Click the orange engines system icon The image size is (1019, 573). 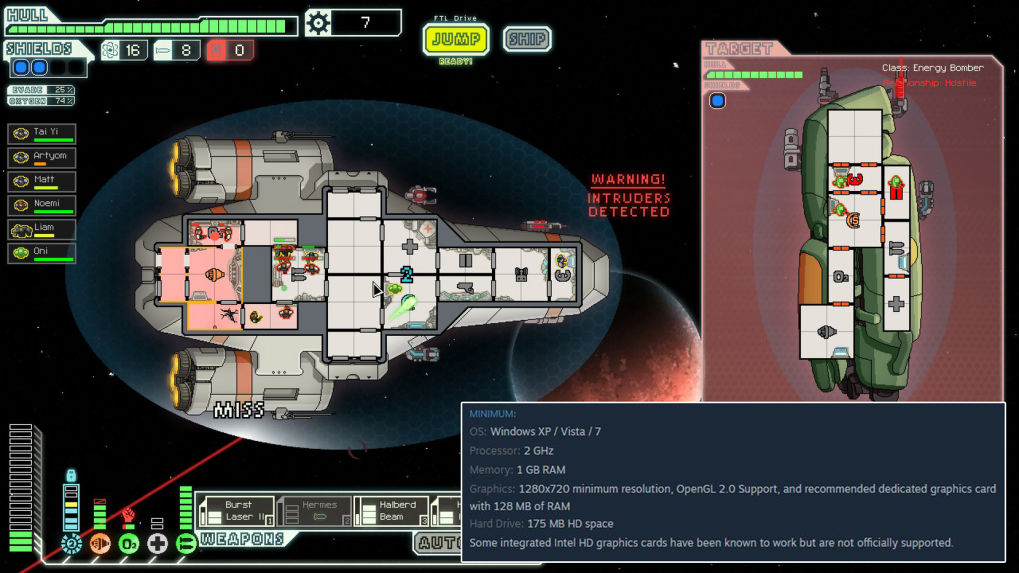[100, 543]
